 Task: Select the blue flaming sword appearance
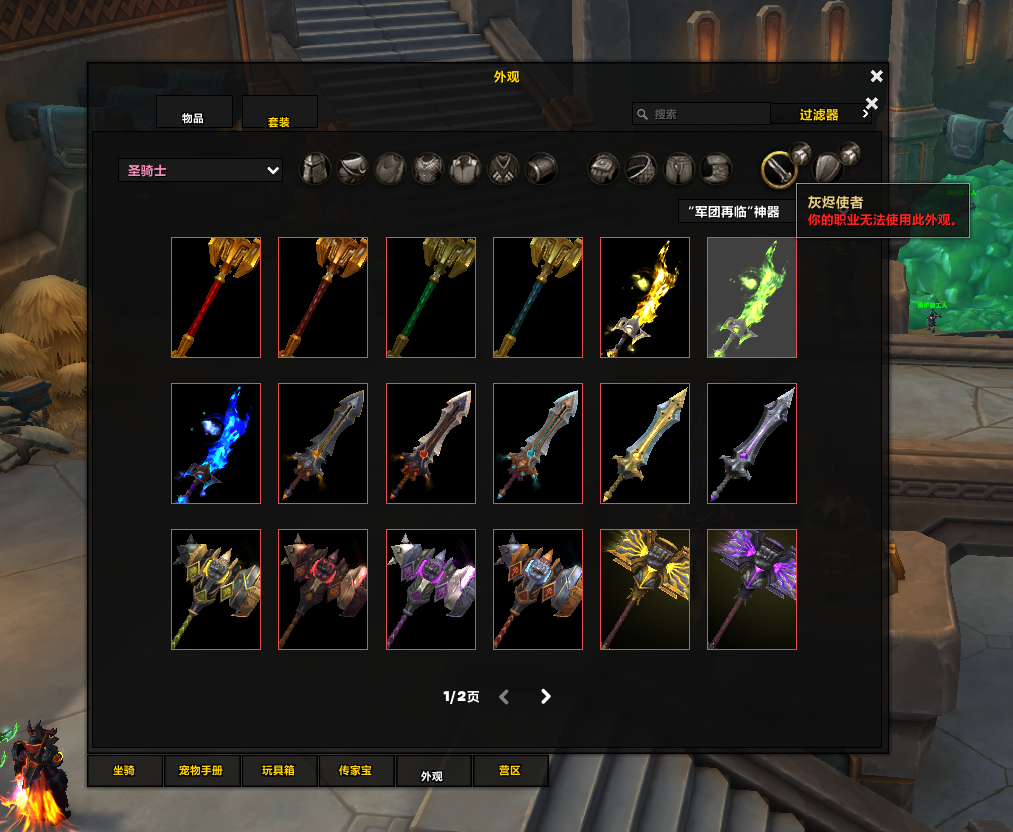point(216,443)
